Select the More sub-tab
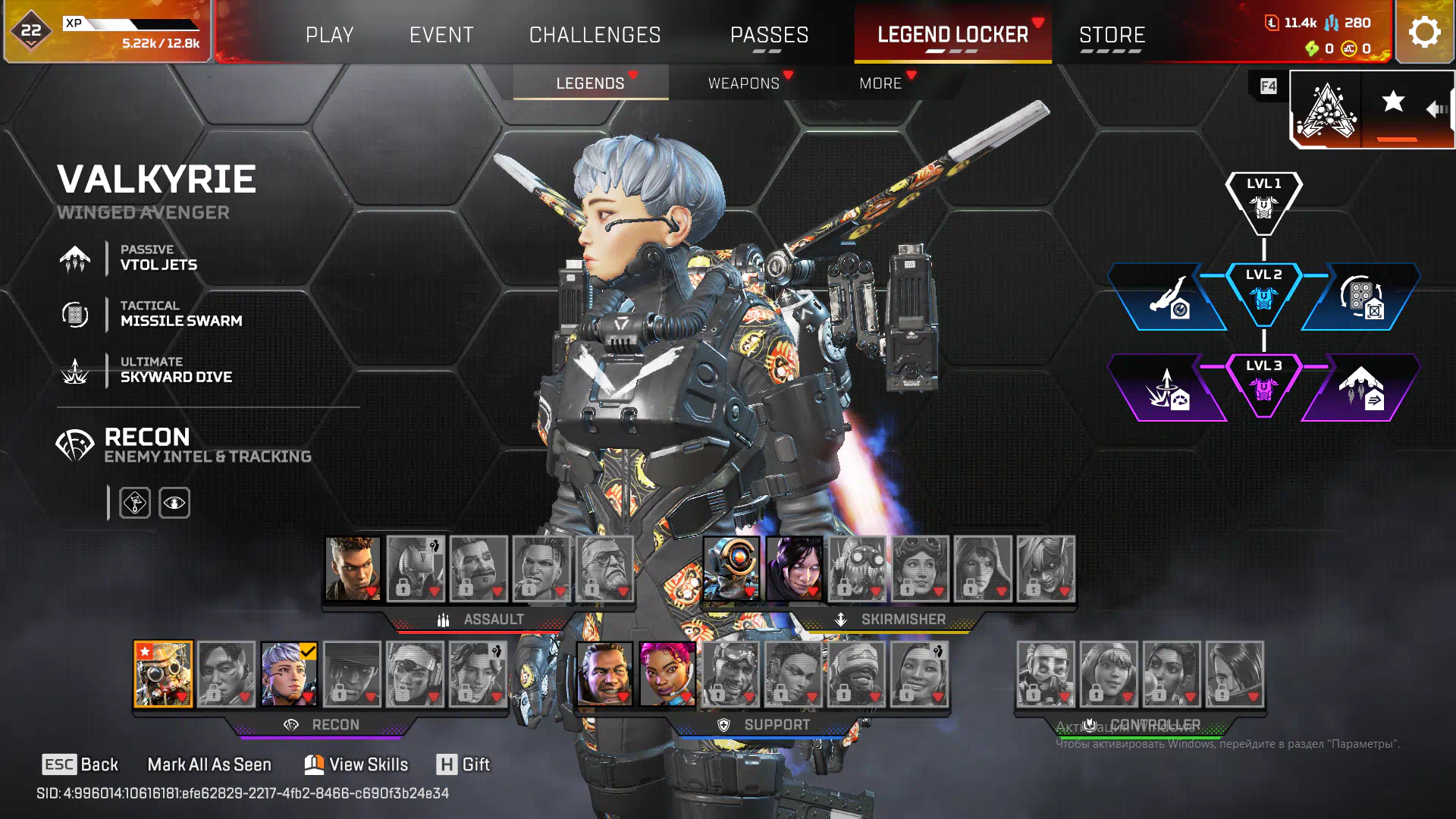Screen dimensions: 1456x819 tap(880, 83)
